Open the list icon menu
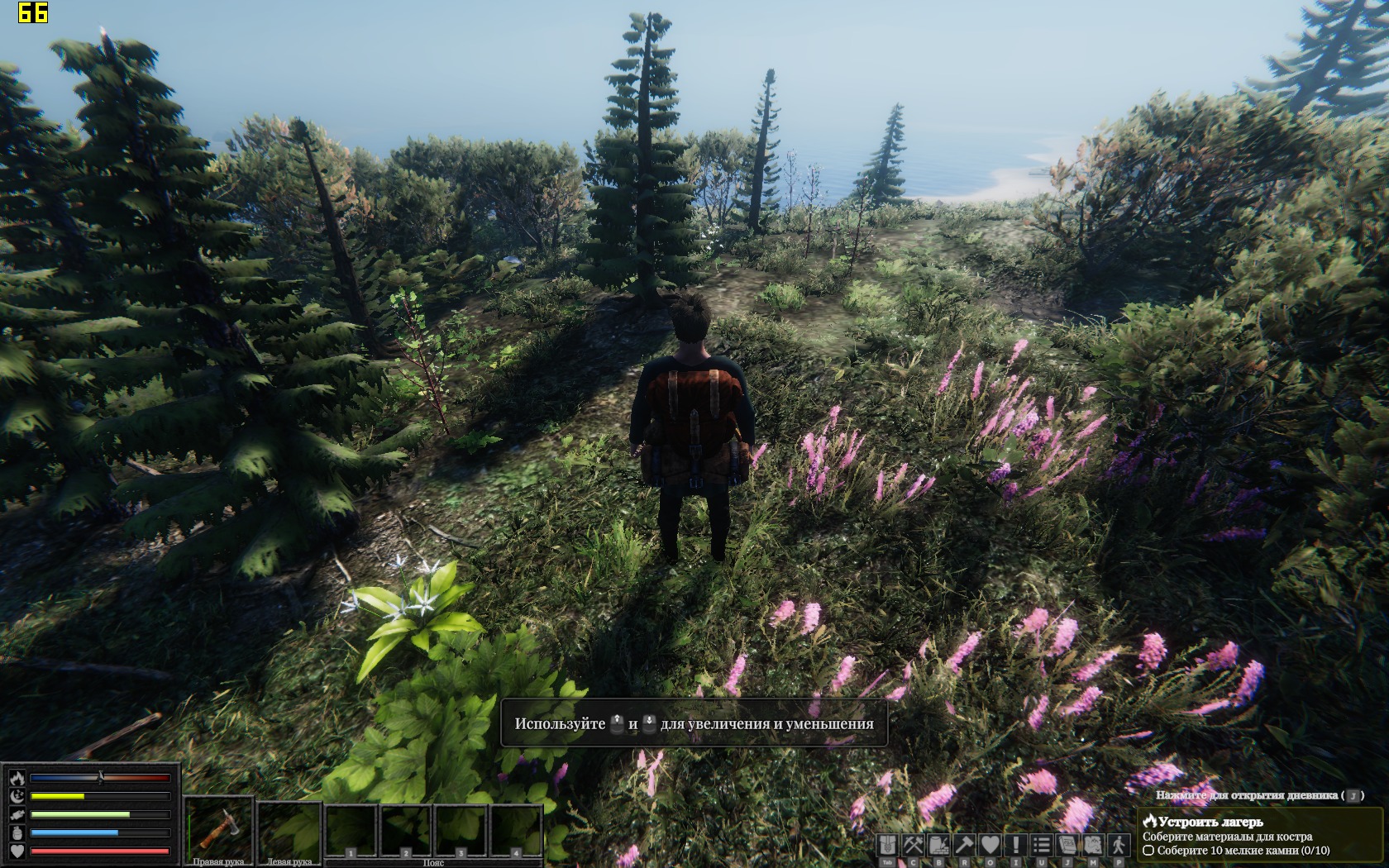 1042,845
